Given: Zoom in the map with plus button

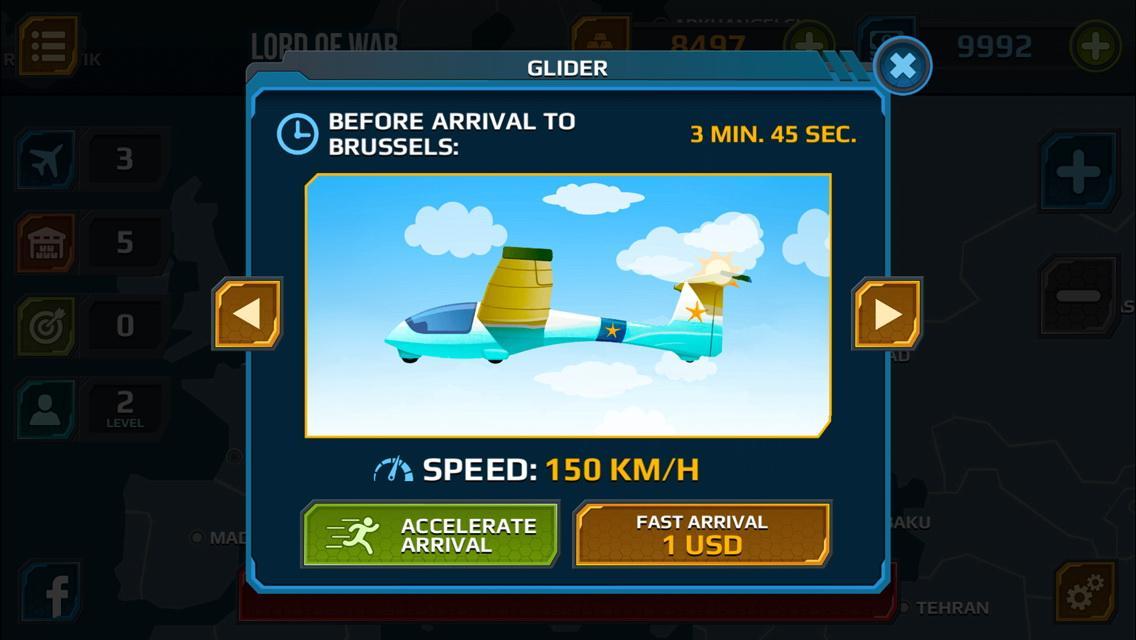Looking at the screenshot, I should click(1078, 173).
